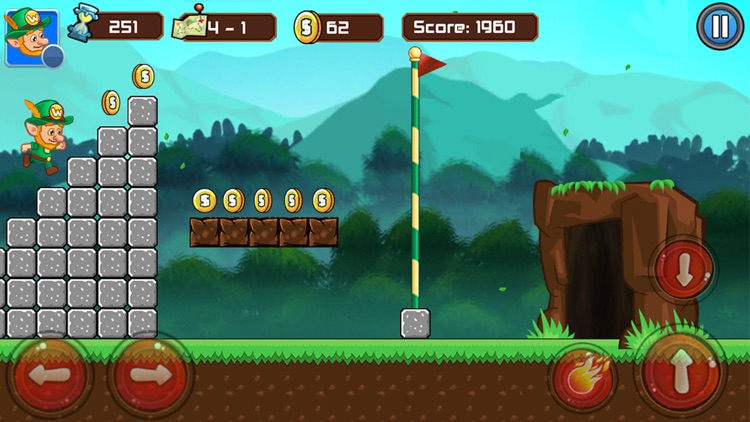Move right with the right arrow button

point(150,376)
